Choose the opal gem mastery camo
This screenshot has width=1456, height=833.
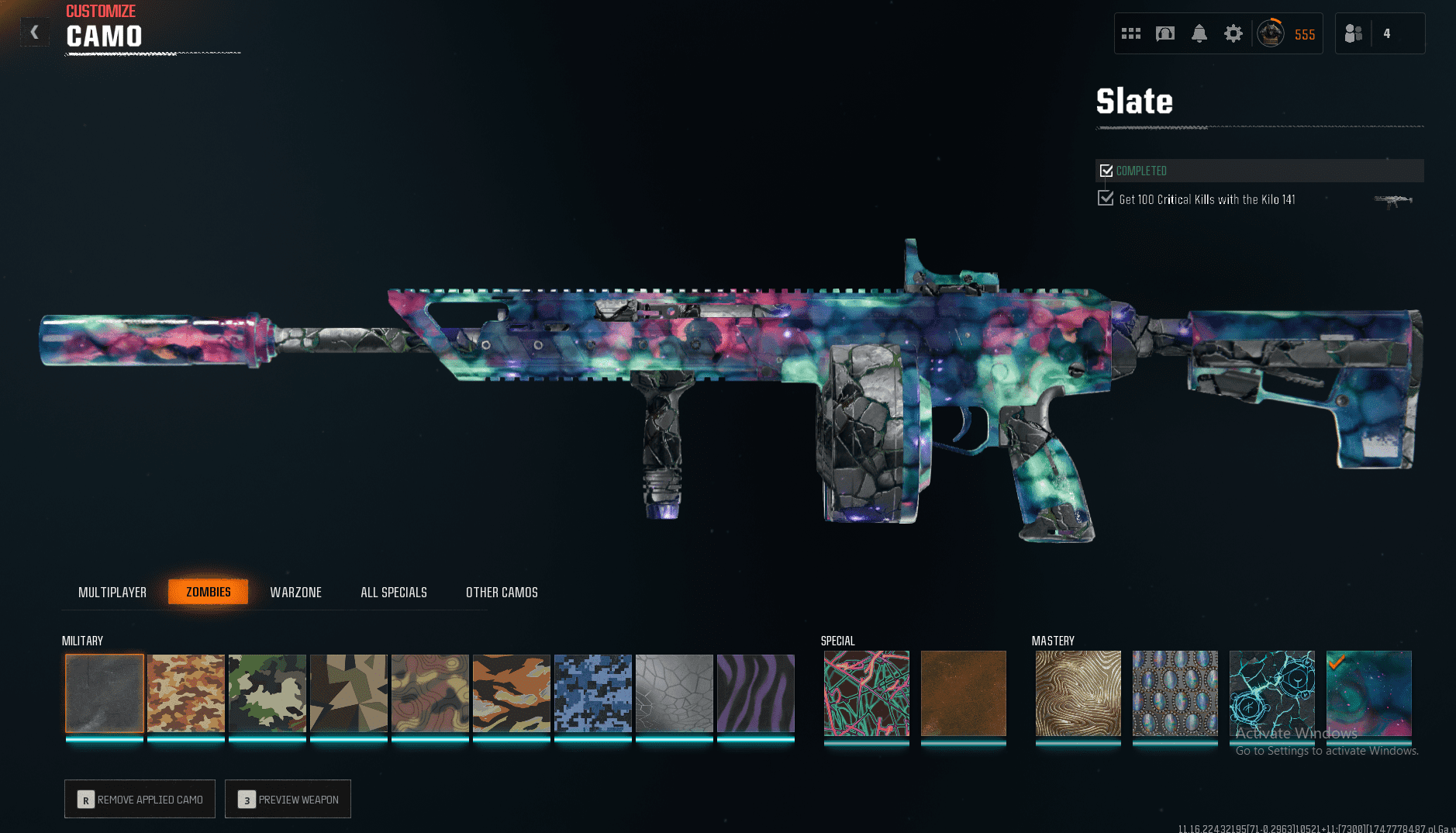coord(1175,693)
